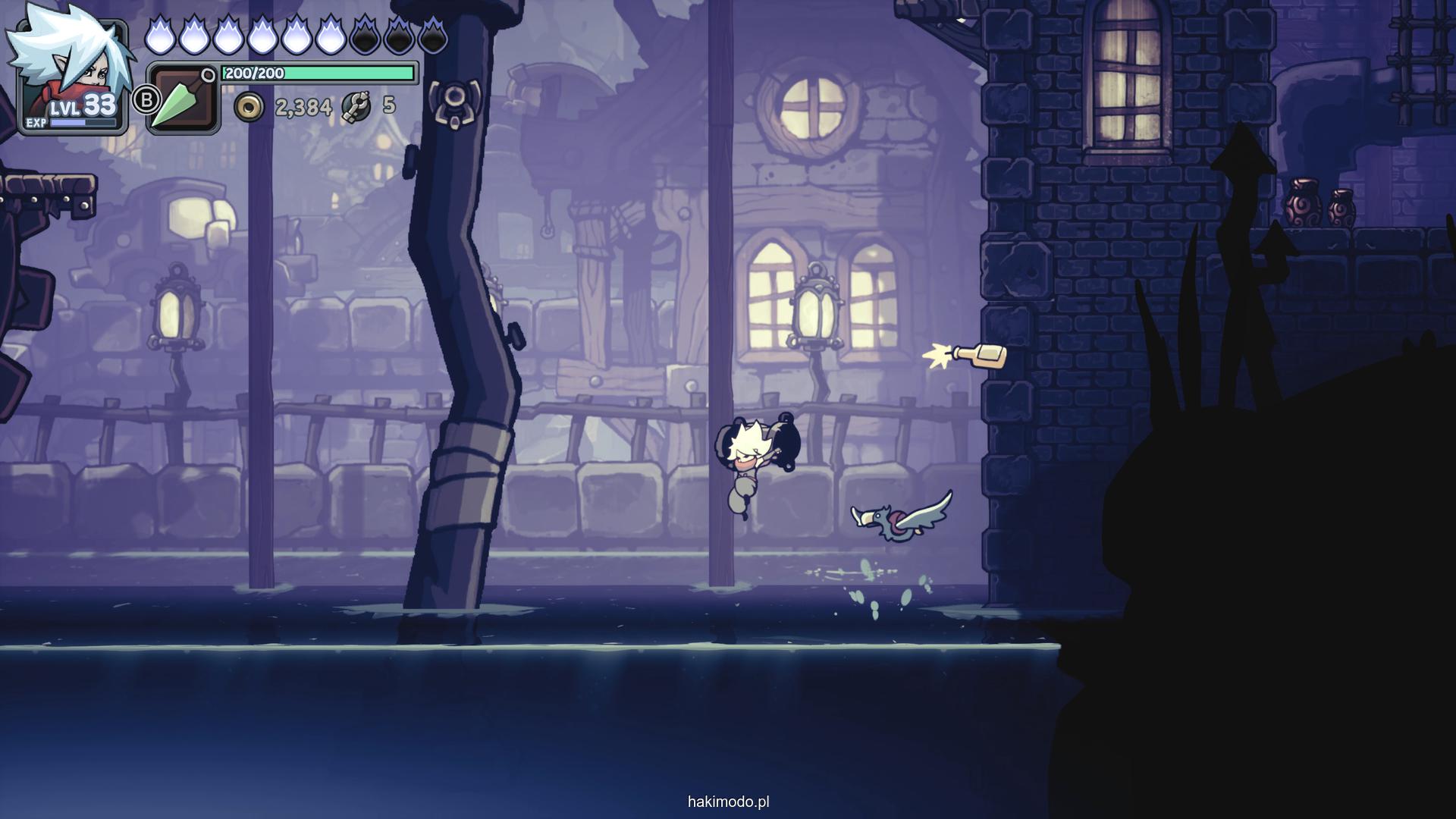The height and width of the screenshot is (819, 1456).
Task: Click the gold coin currency icon
Action: pyautogui.click(x=249, y=108)
